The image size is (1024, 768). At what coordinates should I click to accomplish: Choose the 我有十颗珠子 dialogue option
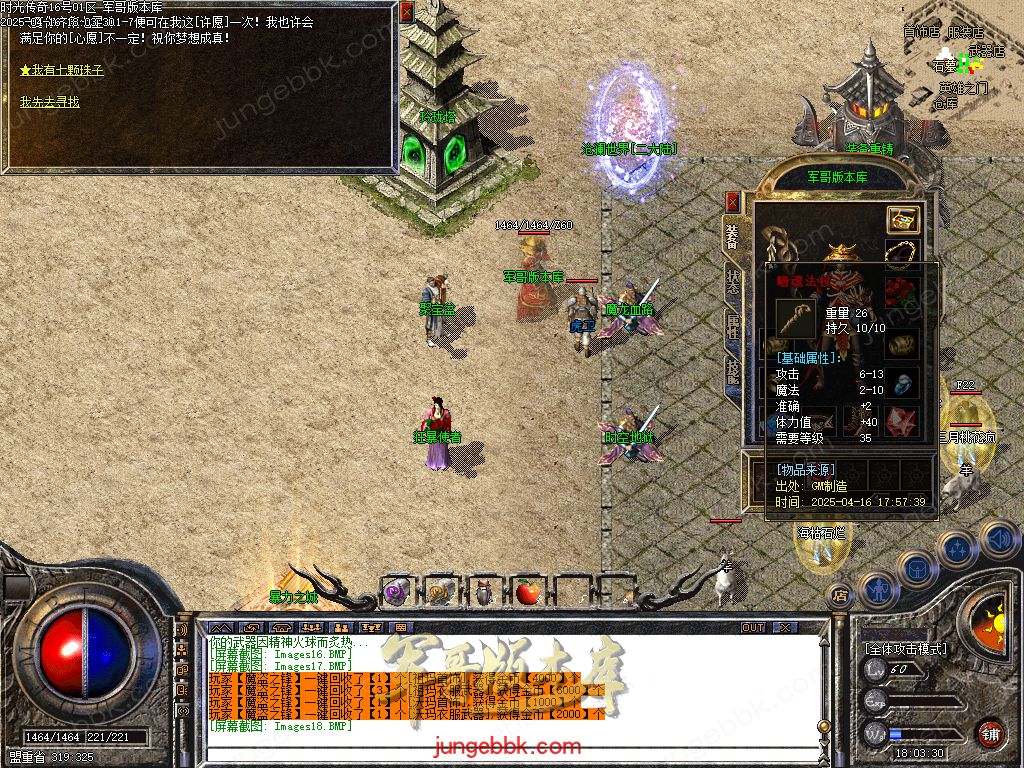coord(62,71)
